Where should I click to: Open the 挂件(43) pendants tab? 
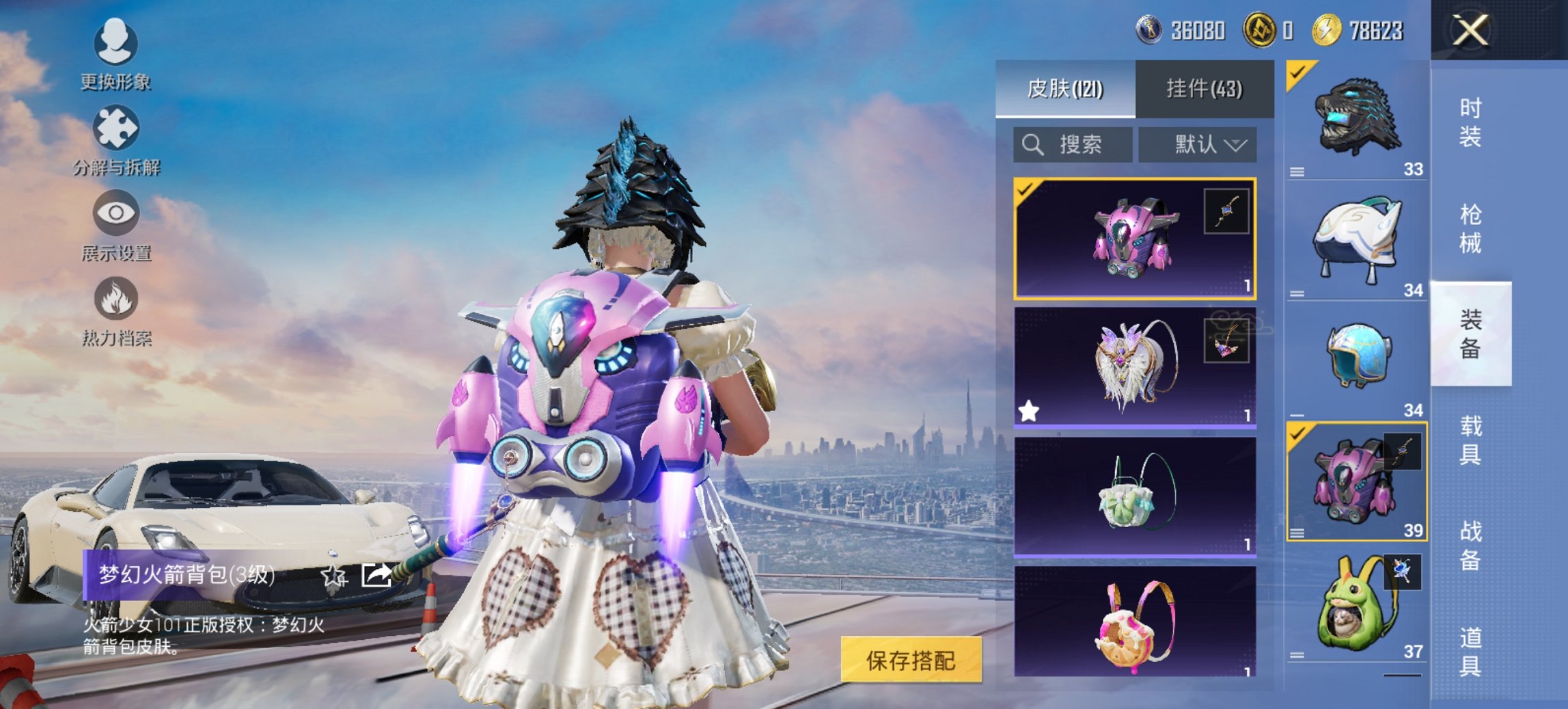tap(1206, 89)
